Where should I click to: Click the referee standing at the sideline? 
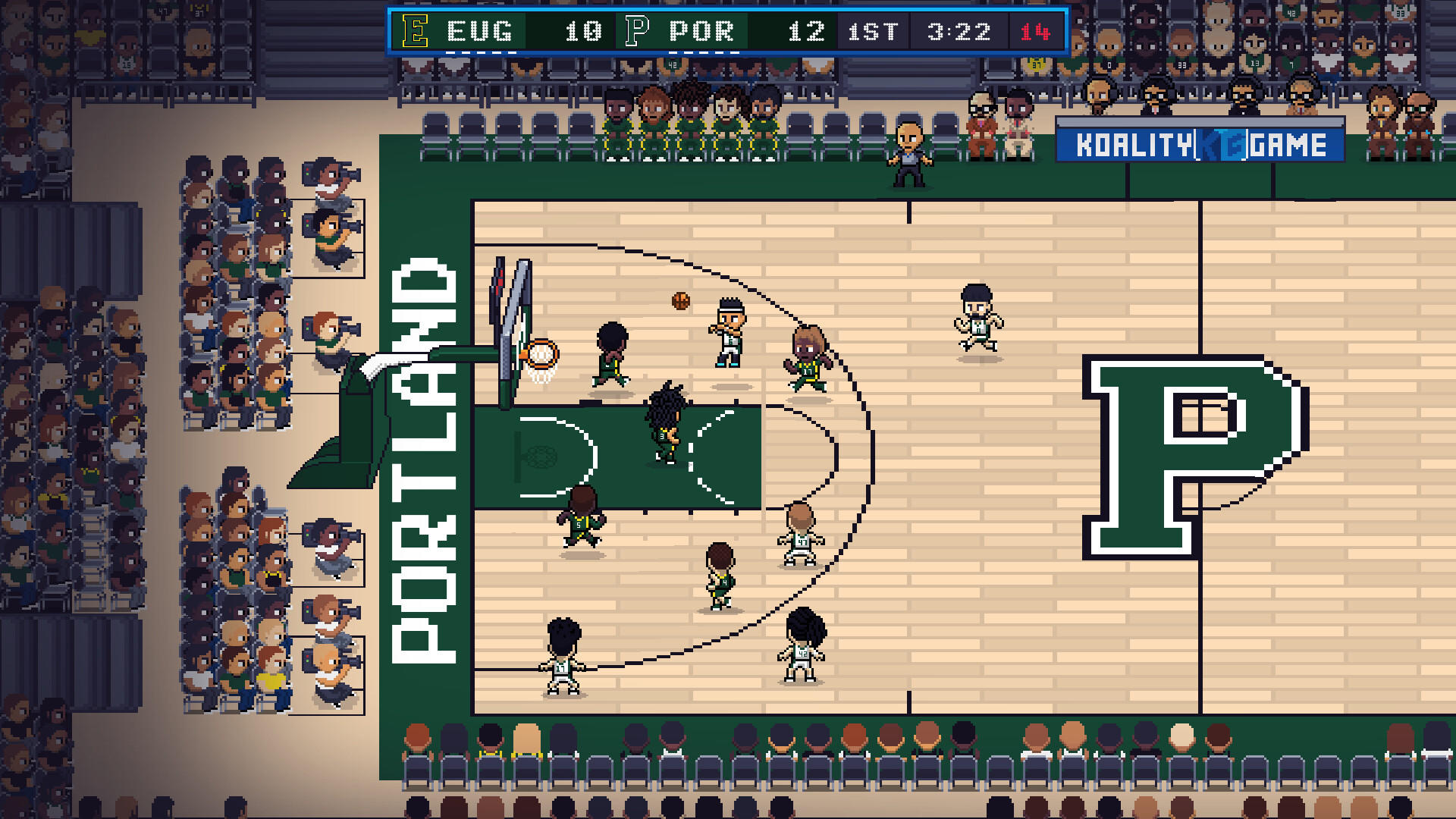click(907, 152)
